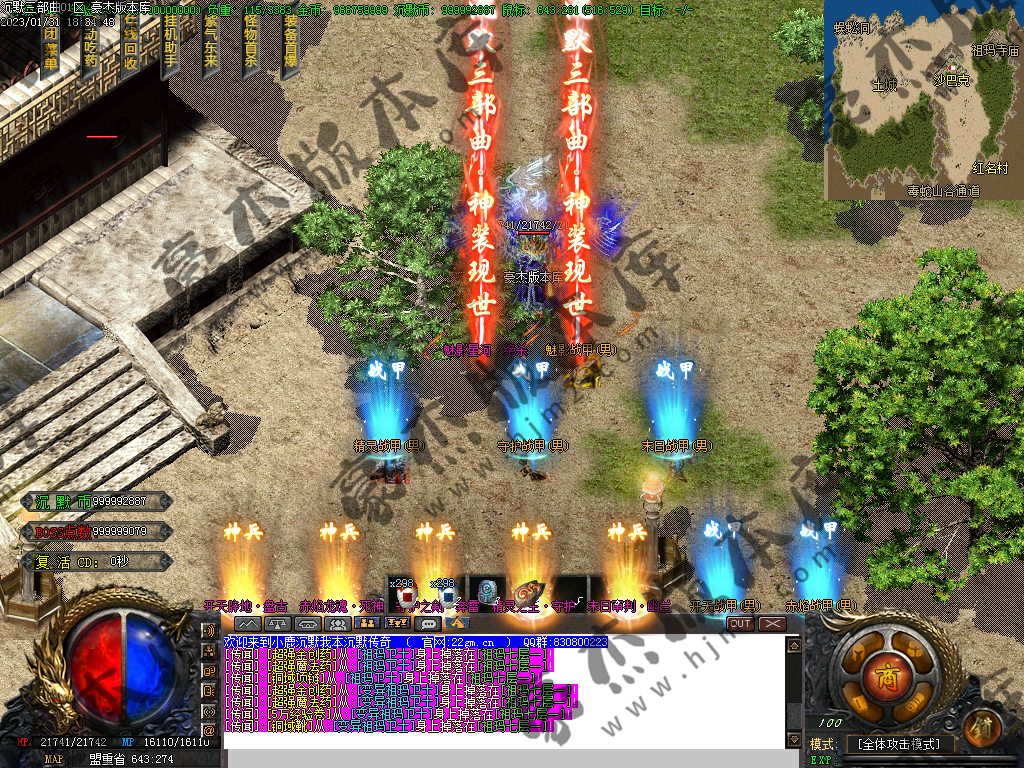Open the speech bubble chat button
Viewport: 1024px width, 768px height.
tap(428, 624)
